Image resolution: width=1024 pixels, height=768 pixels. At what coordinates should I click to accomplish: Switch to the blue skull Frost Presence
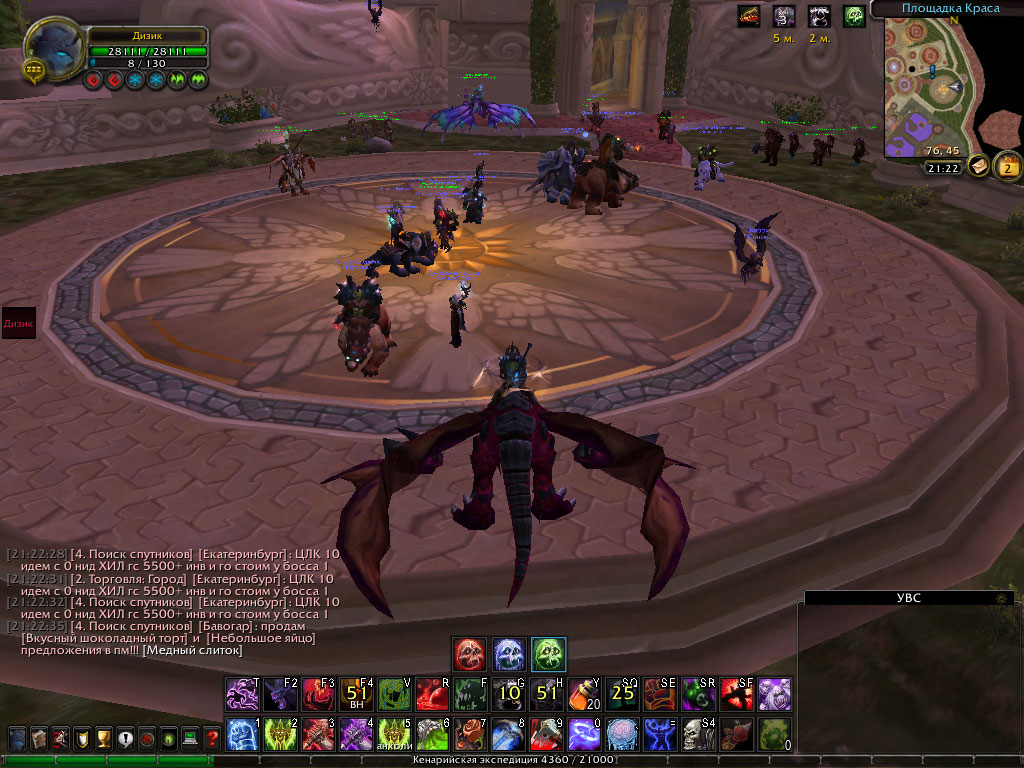click(509, 654)
